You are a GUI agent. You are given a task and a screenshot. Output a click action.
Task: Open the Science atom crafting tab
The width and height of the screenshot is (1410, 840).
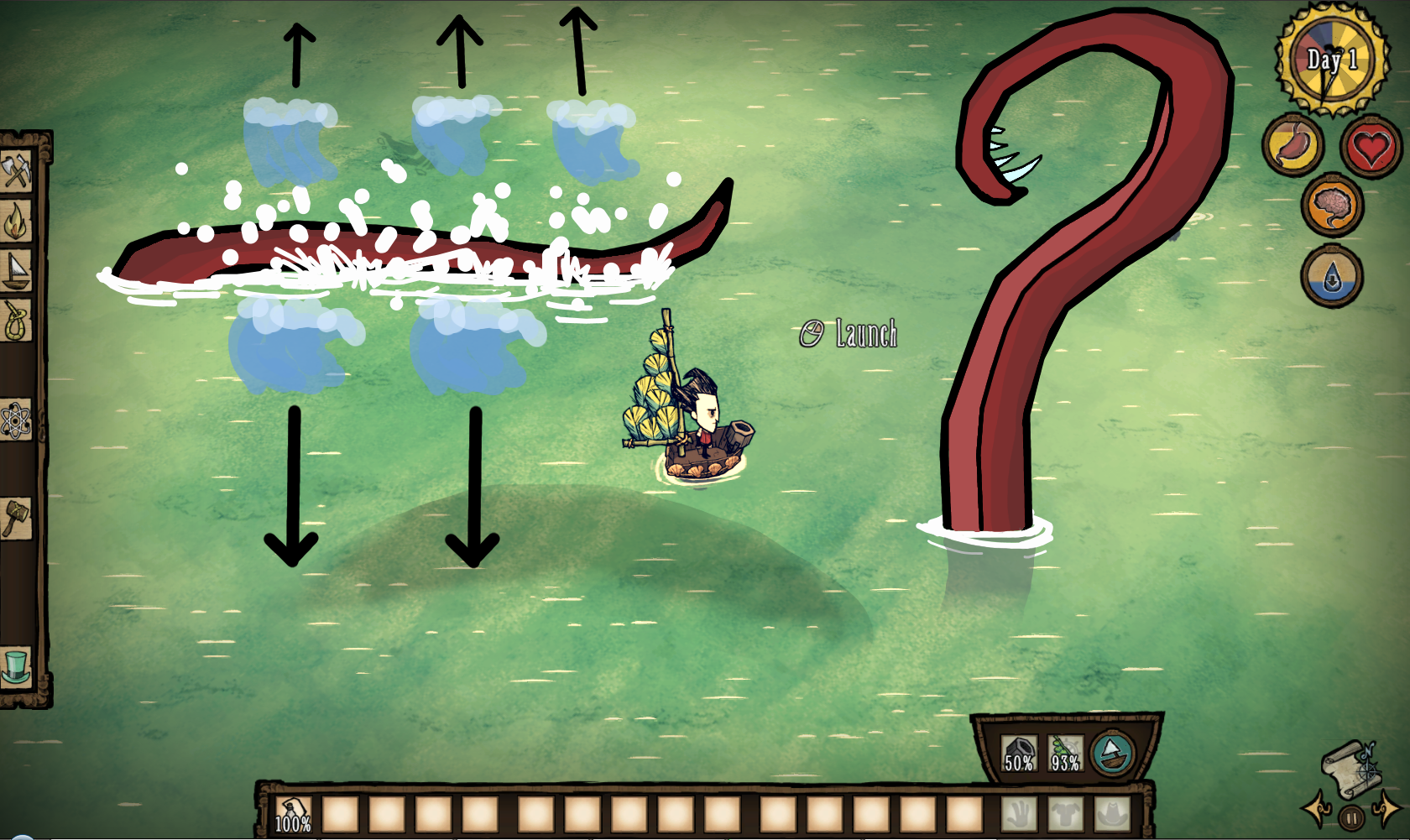(16, 420)
